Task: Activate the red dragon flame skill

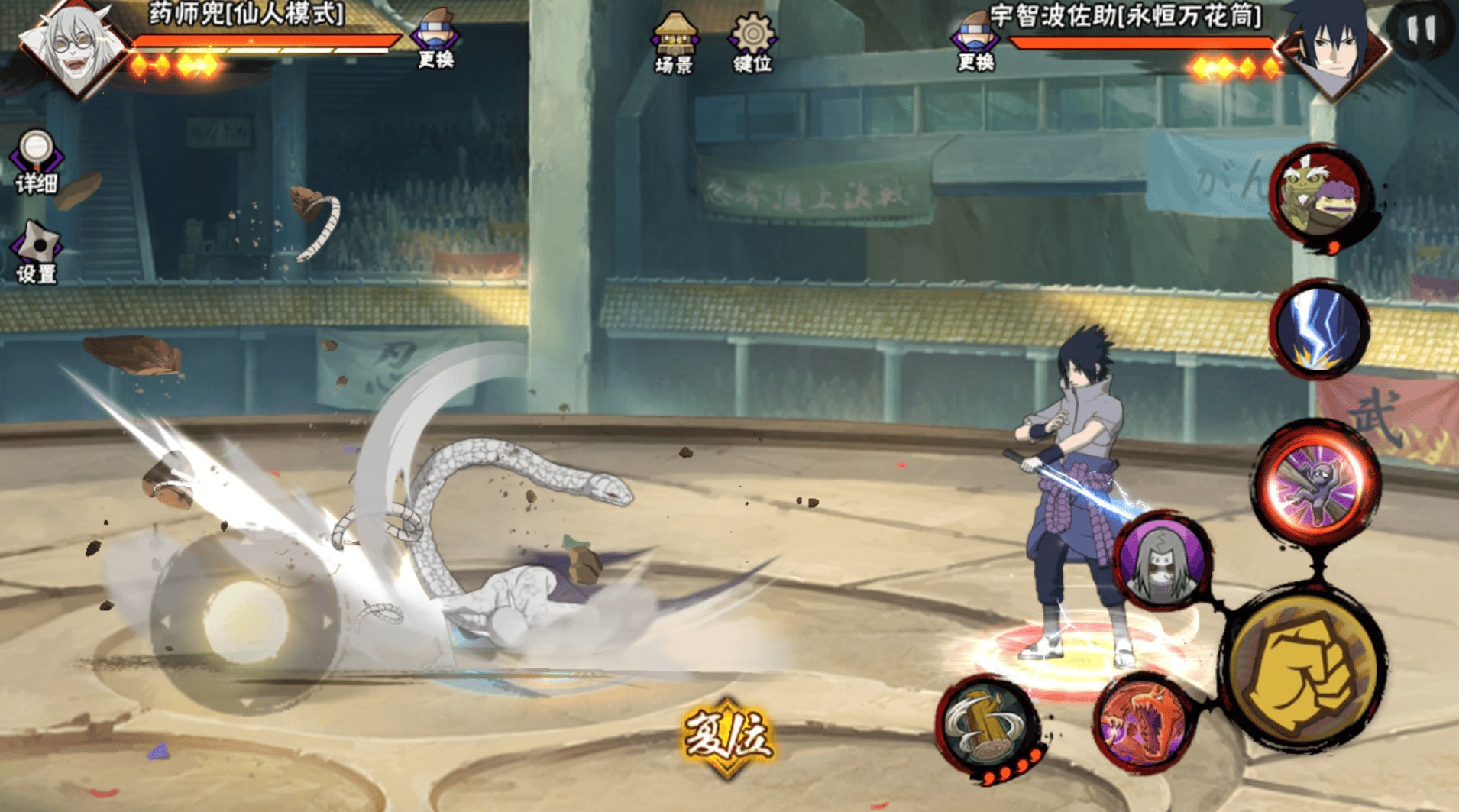Action: 1142,723
